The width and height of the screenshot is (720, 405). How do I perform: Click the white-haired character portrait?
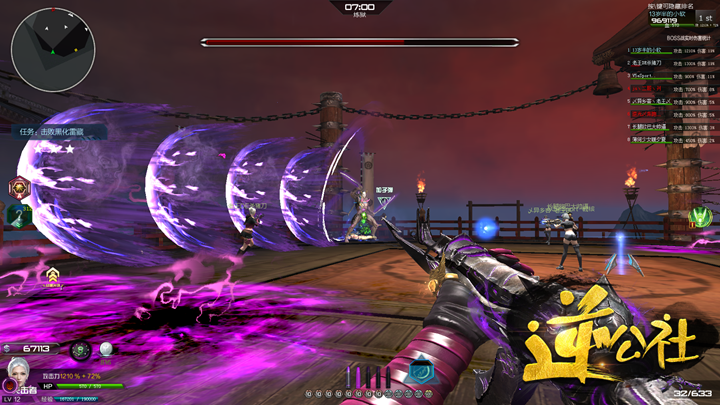[17, 373]
